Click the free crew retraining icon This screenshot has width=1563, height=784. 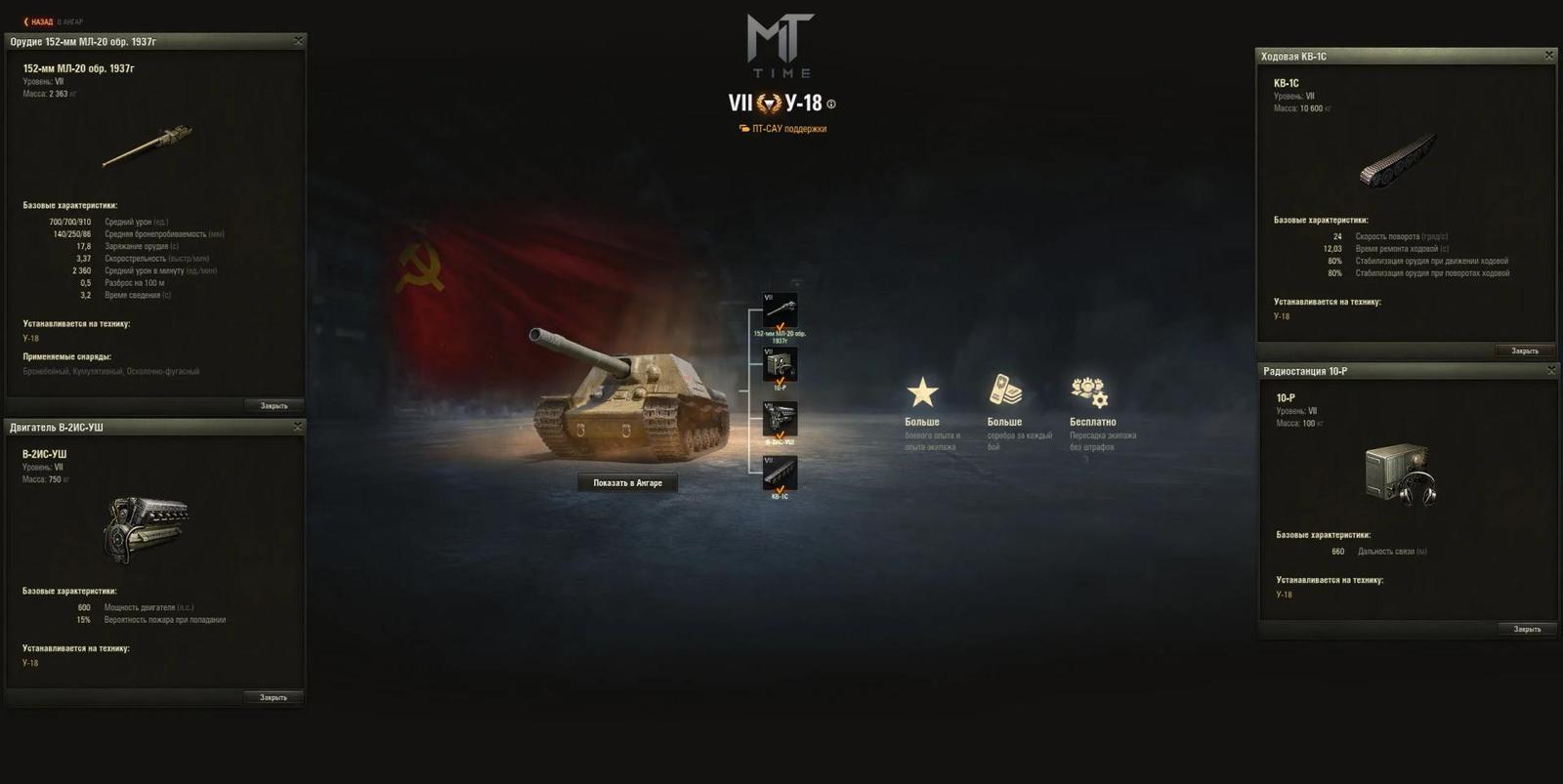coord(1091,393)
